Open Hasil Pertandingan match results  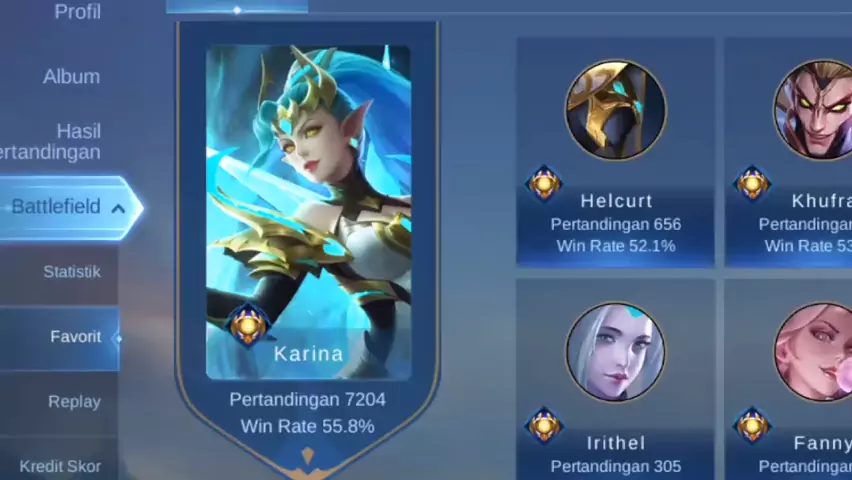coord(60,141)
